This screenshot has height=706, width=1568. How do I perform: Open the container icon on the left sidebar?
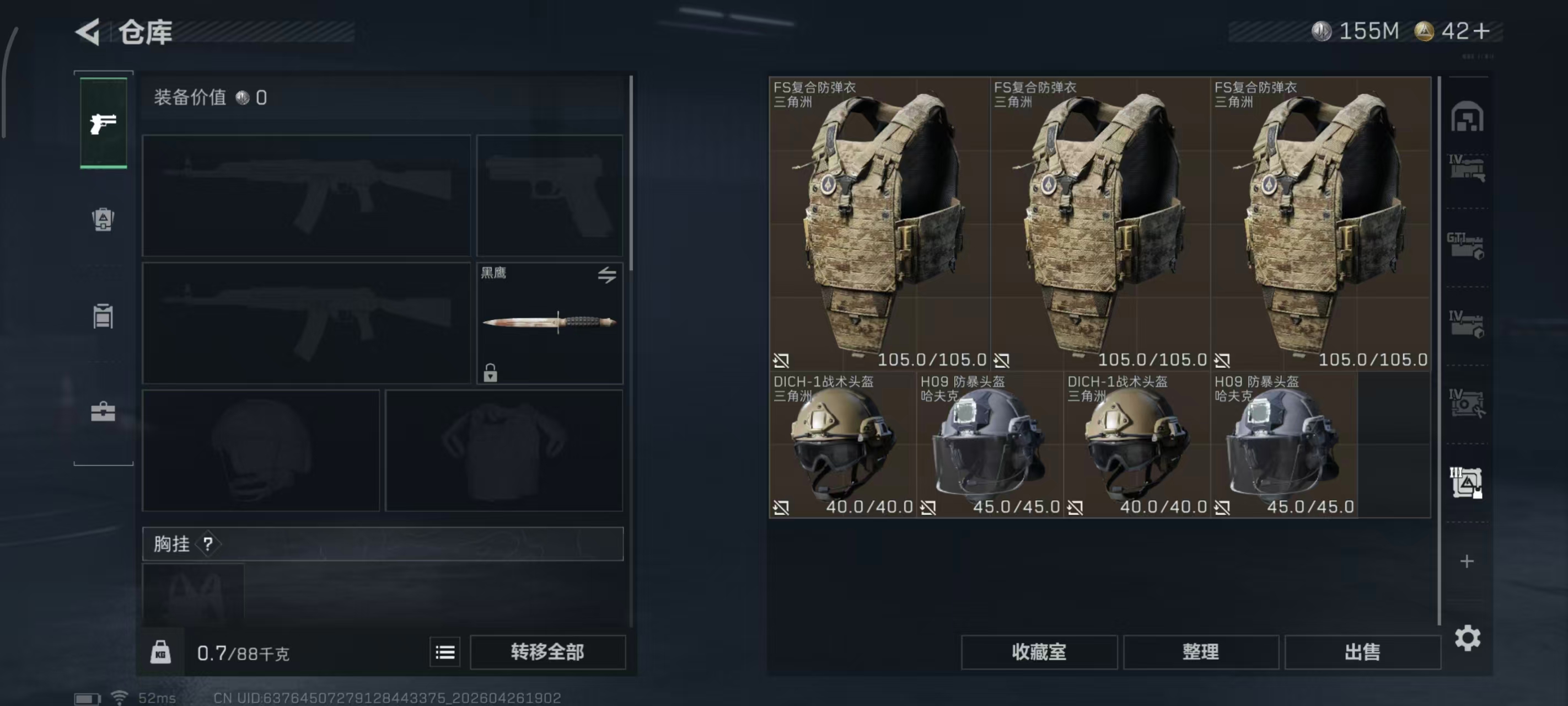pos(104,317)
